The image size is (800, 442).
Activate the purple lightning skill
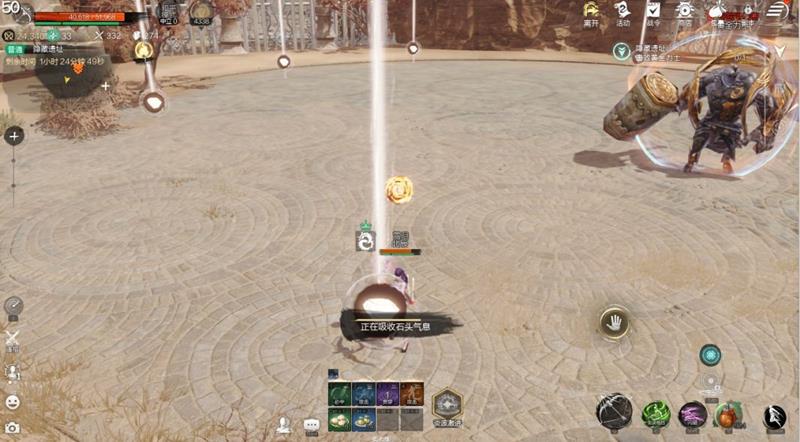[693, 414]
